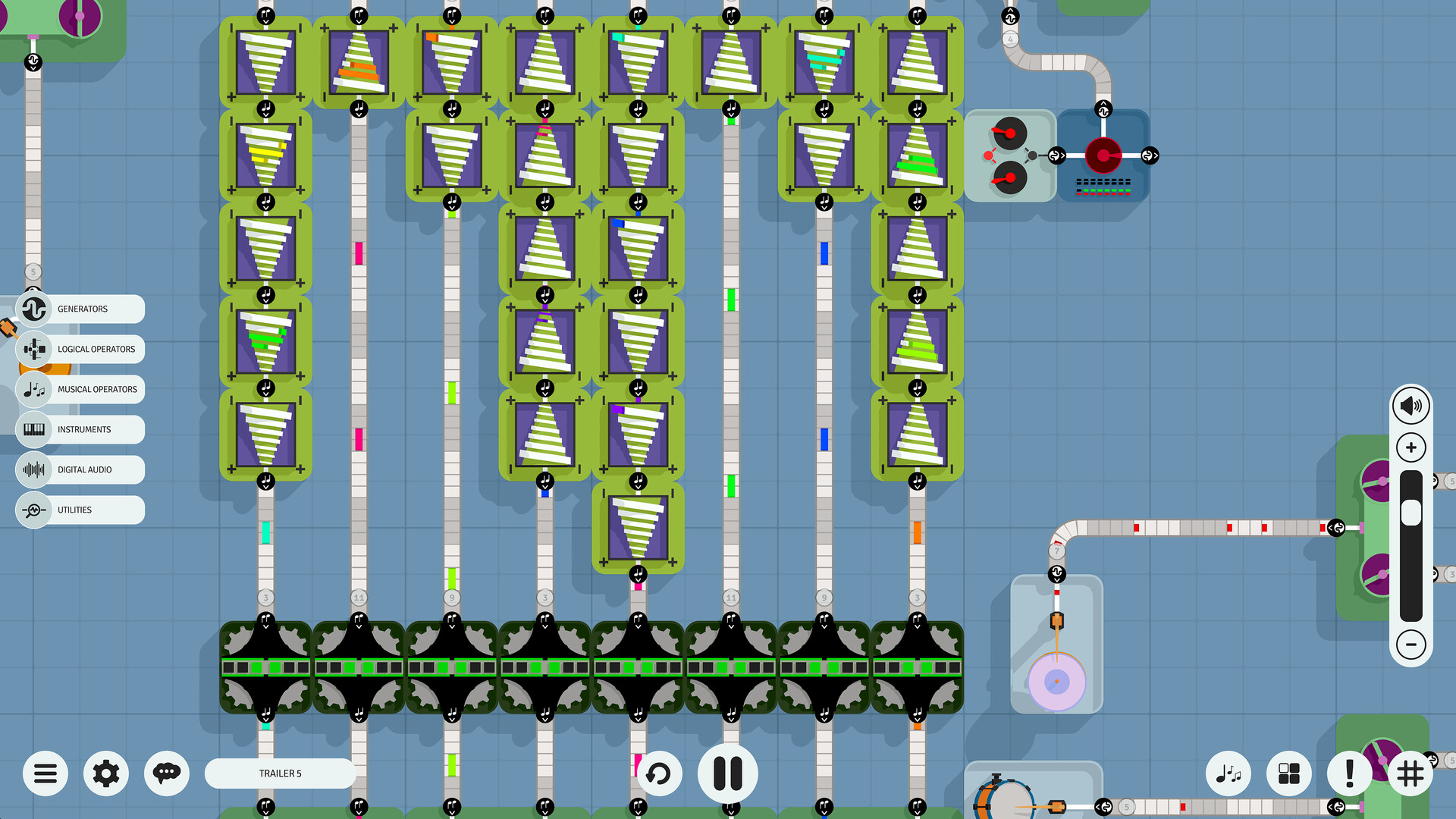Screen dimensions: 1456x819
Task: Open the main hamburger menu
Action: [x=45, y=773]
